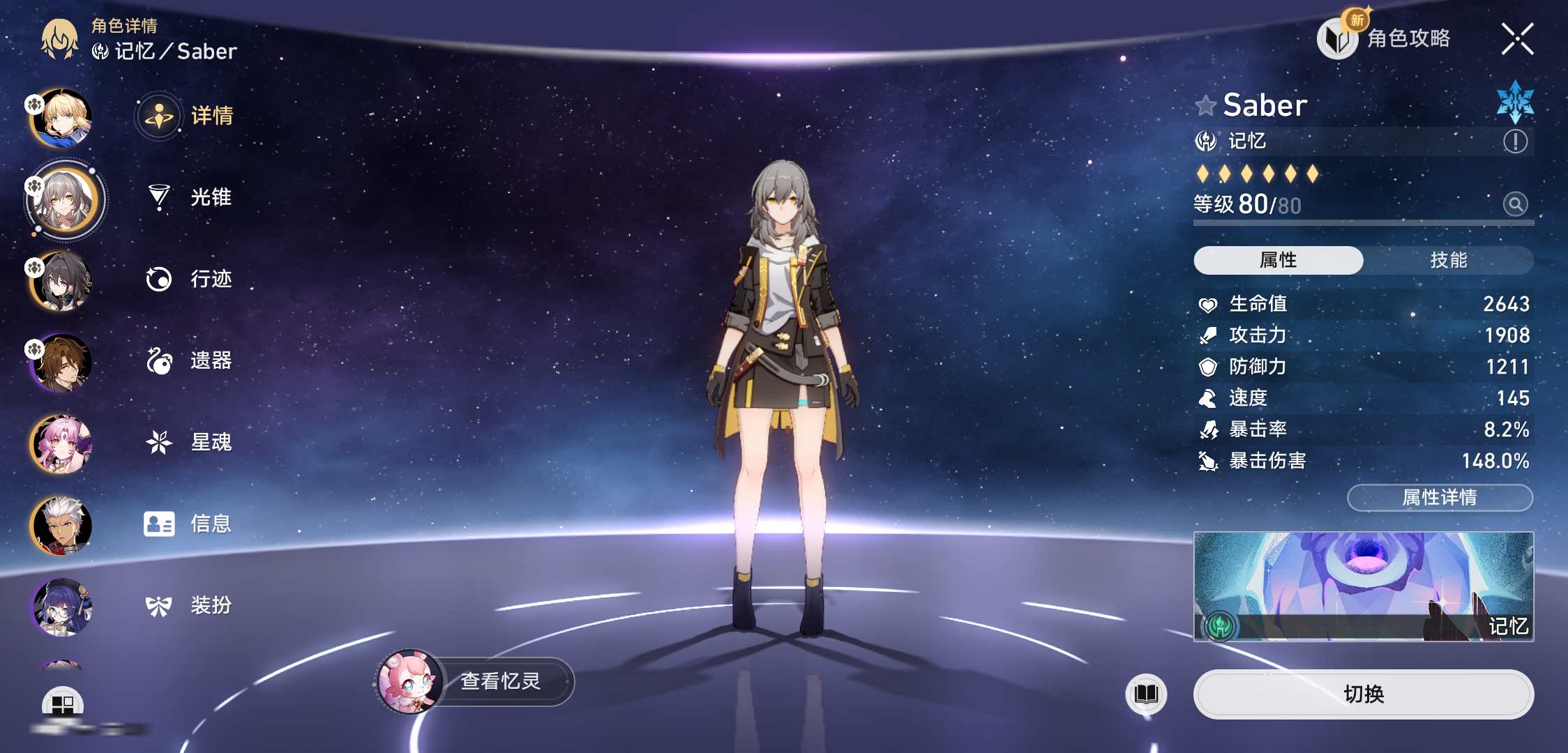Open 属性详情 attribute details
The image size is (1568, 753).
click(x=1440, y=497)
